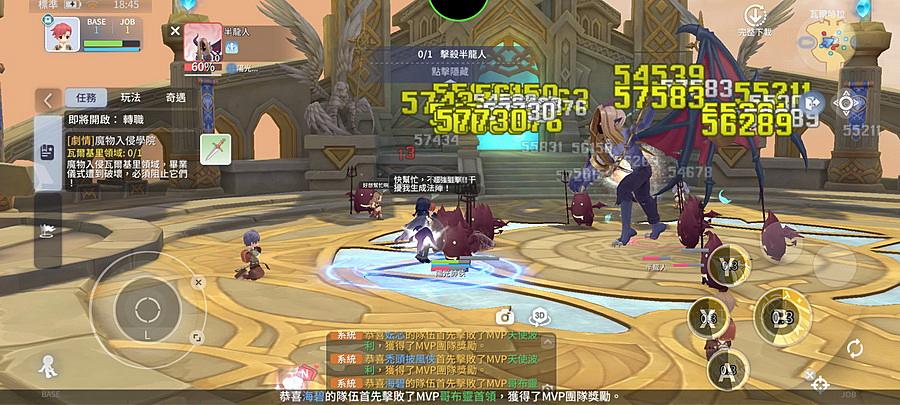Switch to the 玩法 tab

pyautogui.click(x=130, y=97)
